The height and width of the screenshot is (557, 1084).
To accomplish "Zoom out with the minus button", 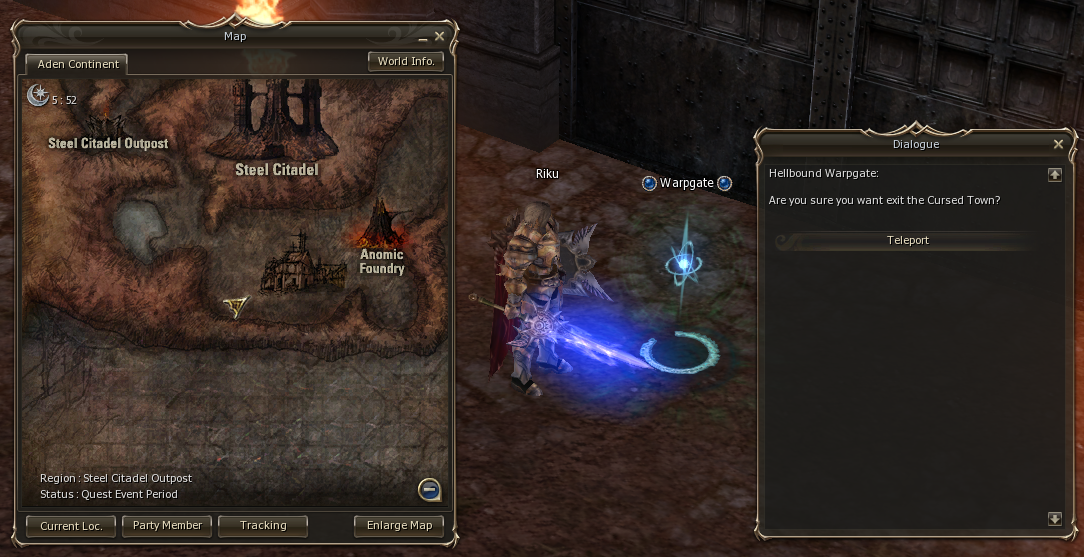I will click(x=429, y=490).
